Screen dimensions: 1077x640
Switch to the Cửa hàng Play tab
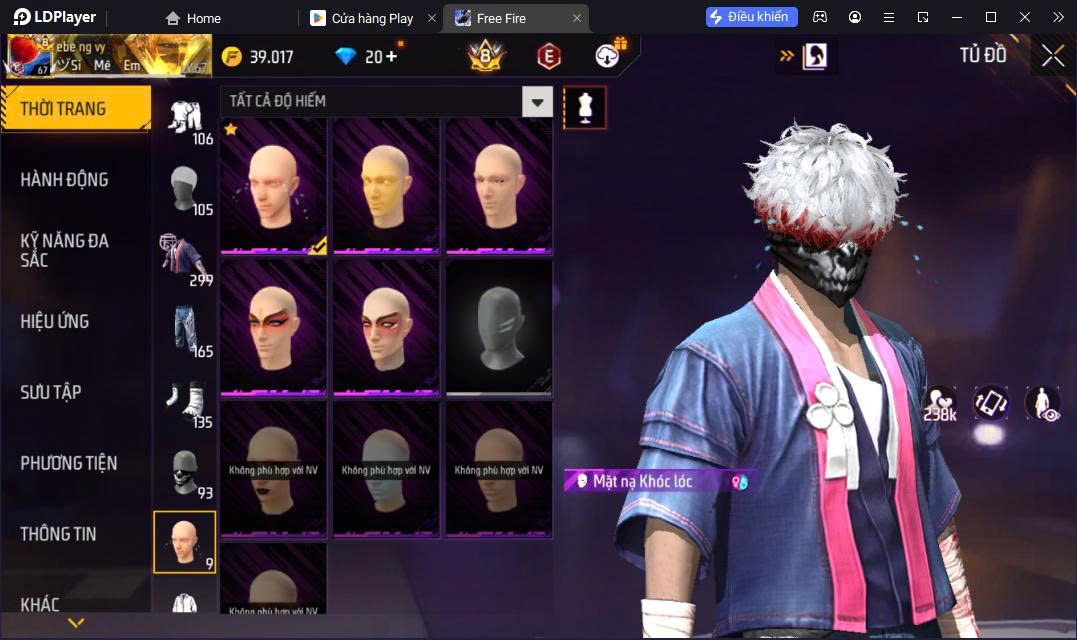pos(372,18)
